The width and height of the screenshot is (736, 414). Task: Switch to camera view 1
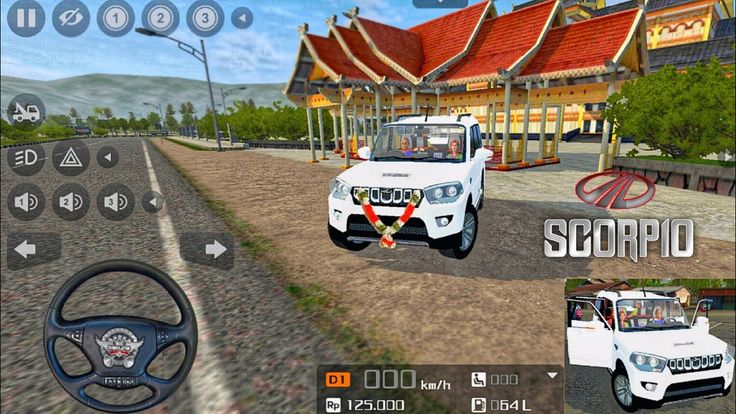click(x=116, y=18)
